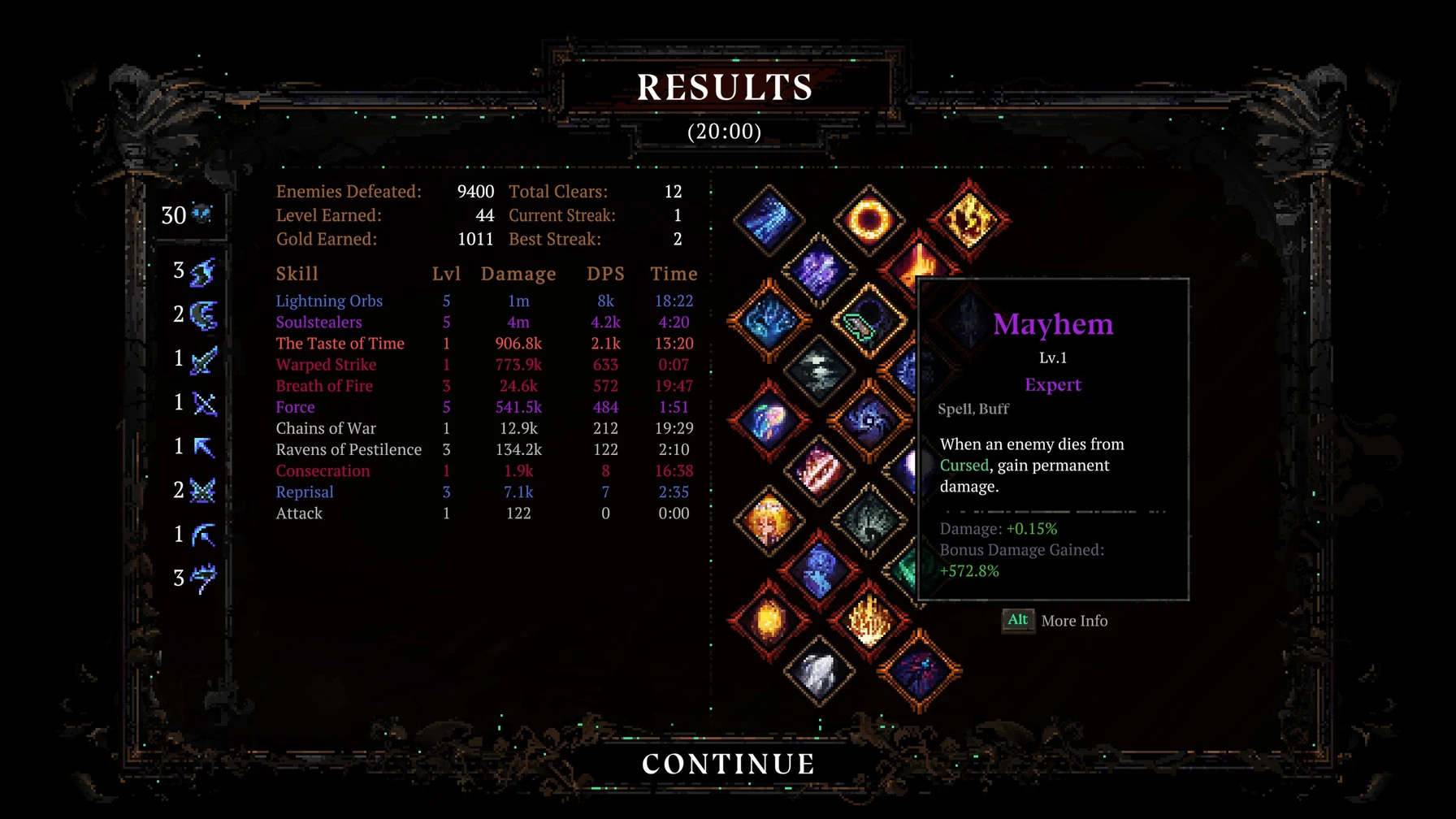This screenshot has height=819, width=1456.
Task: Select the purple crystal skill icon
Action: click(x=819, y=271)
